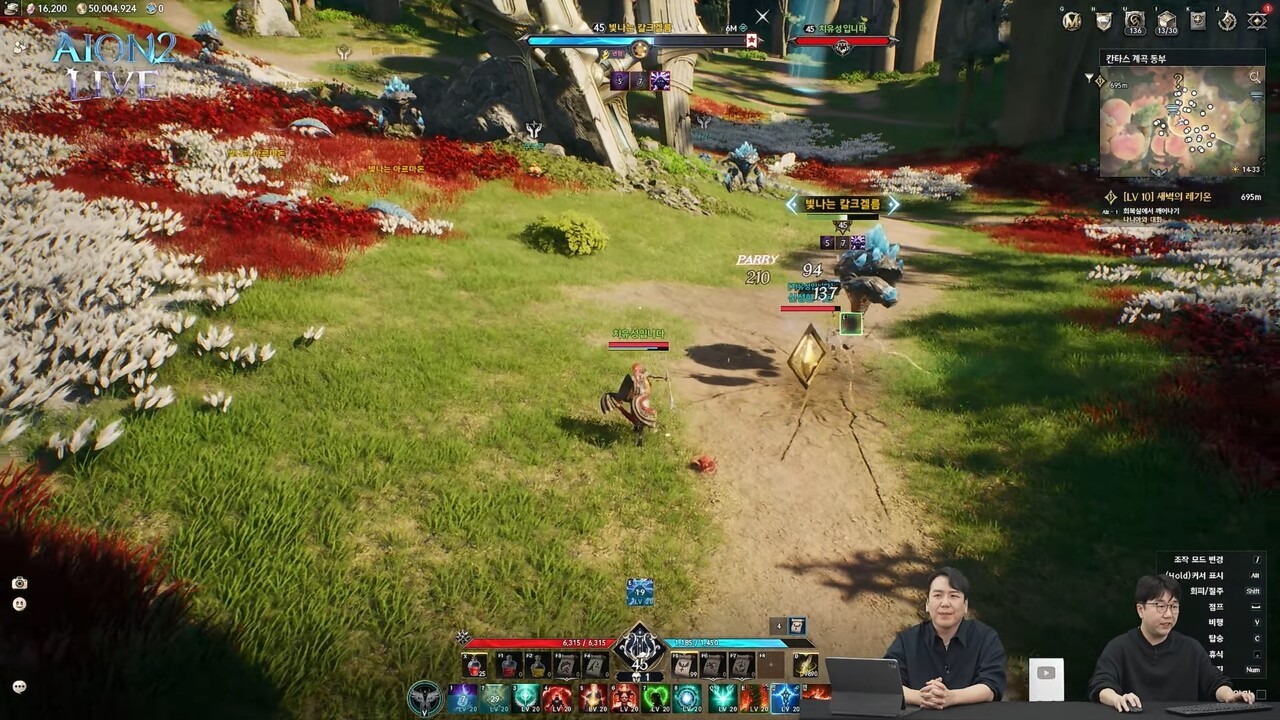The height and width of the screenshot is (720, 1280).
Task: Activate the purple lightning skill in slot 1
Action: point(462,696)
